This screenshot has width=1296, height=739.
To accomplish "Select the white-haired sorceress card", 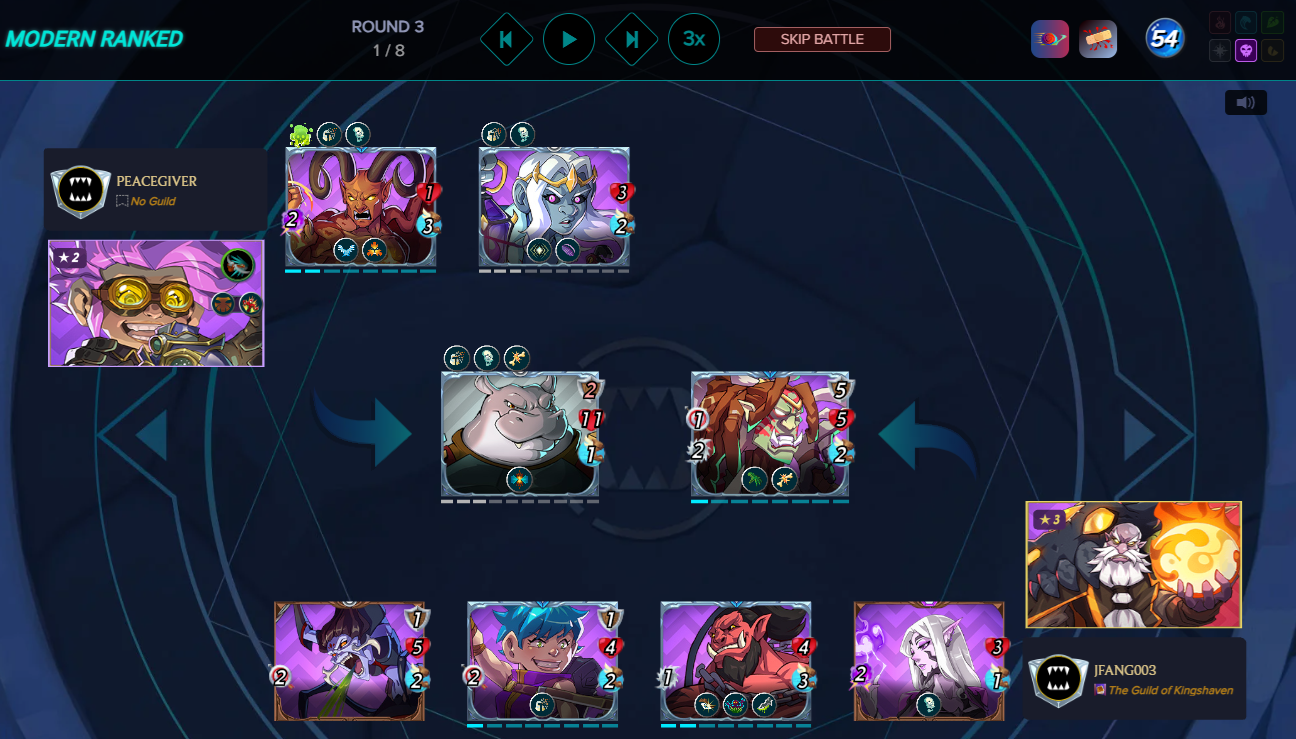I will [x=929, y=660].
